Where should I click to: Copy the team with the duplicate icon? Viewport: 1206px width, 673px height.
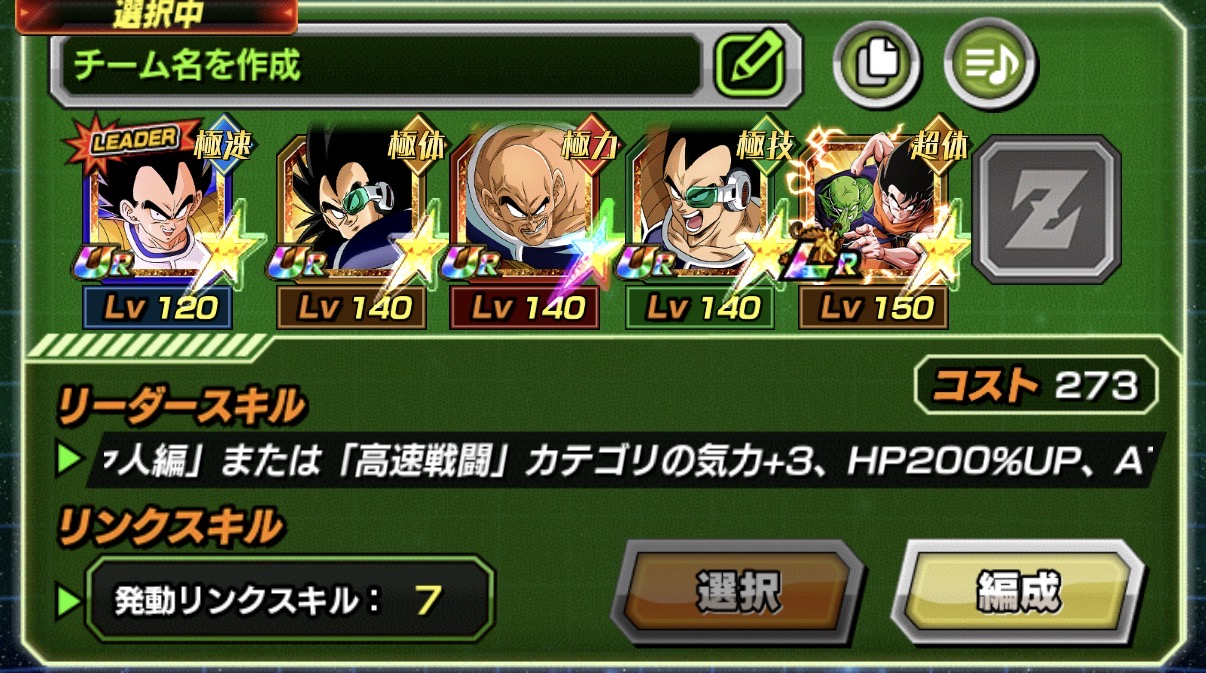[x=876, y=65]
